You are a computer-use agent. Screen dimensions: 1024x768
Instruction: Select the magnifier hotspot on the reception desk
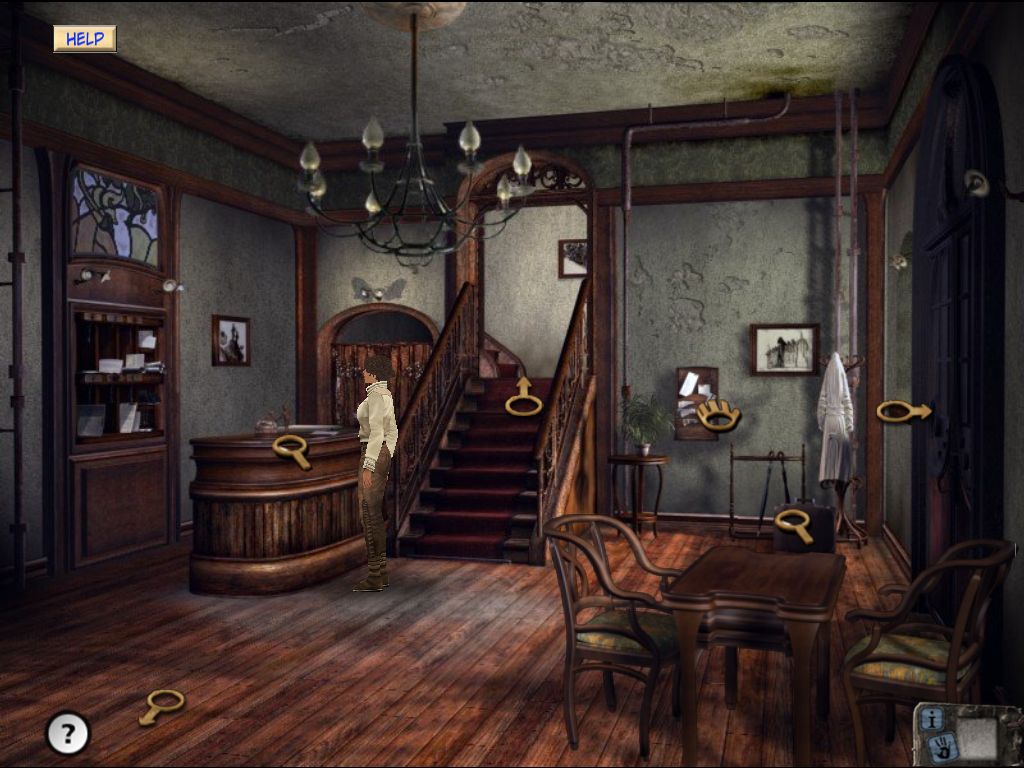291,449
